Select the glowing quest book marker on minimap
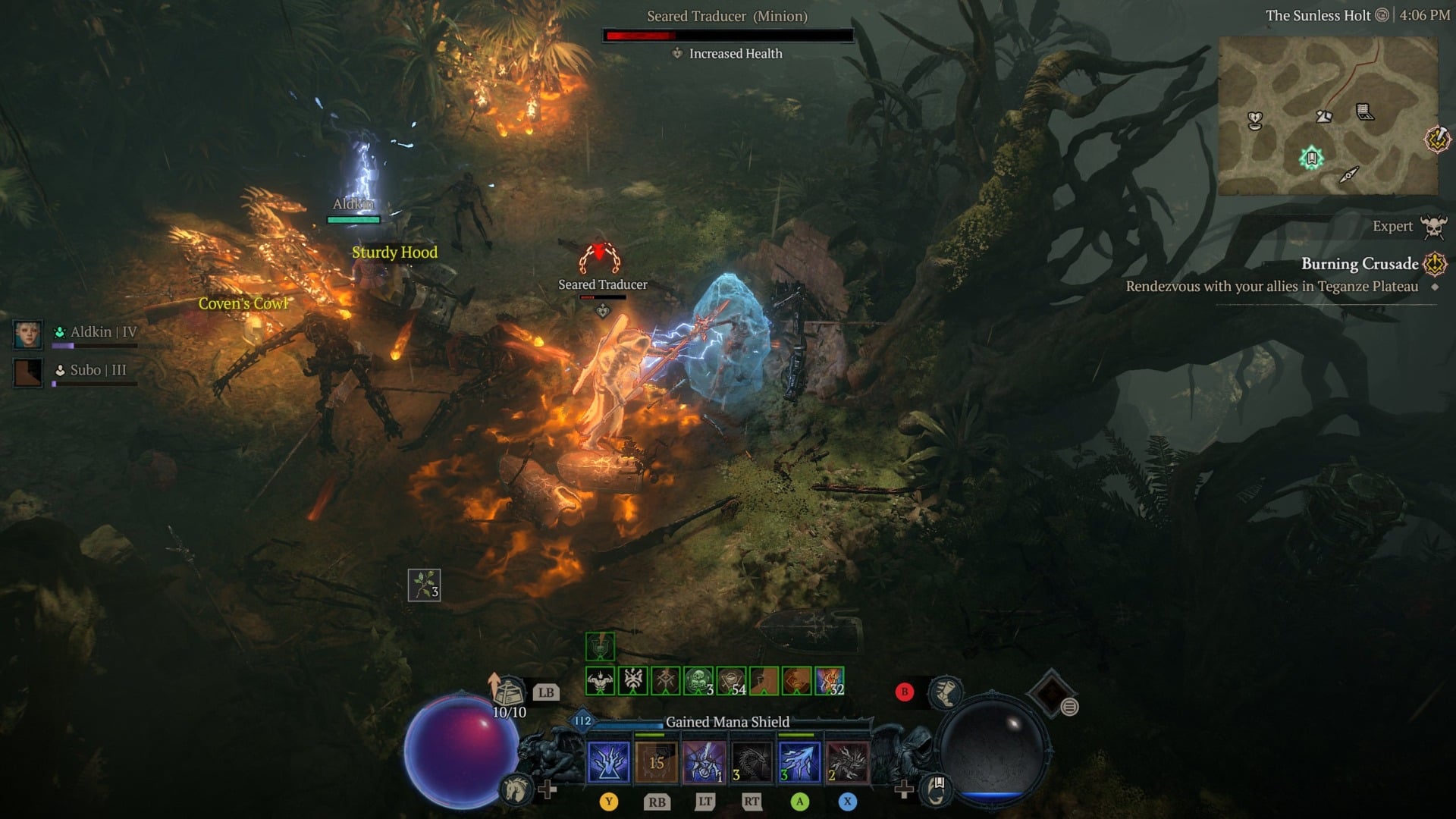The width and height of the screenshot is (1456, 819). 1310,156
